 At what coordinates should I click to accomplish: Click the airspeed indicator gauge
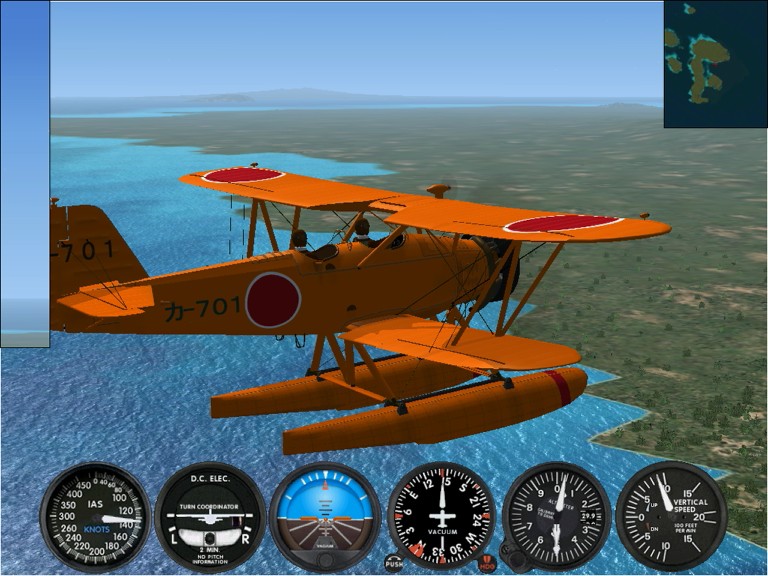95,516
